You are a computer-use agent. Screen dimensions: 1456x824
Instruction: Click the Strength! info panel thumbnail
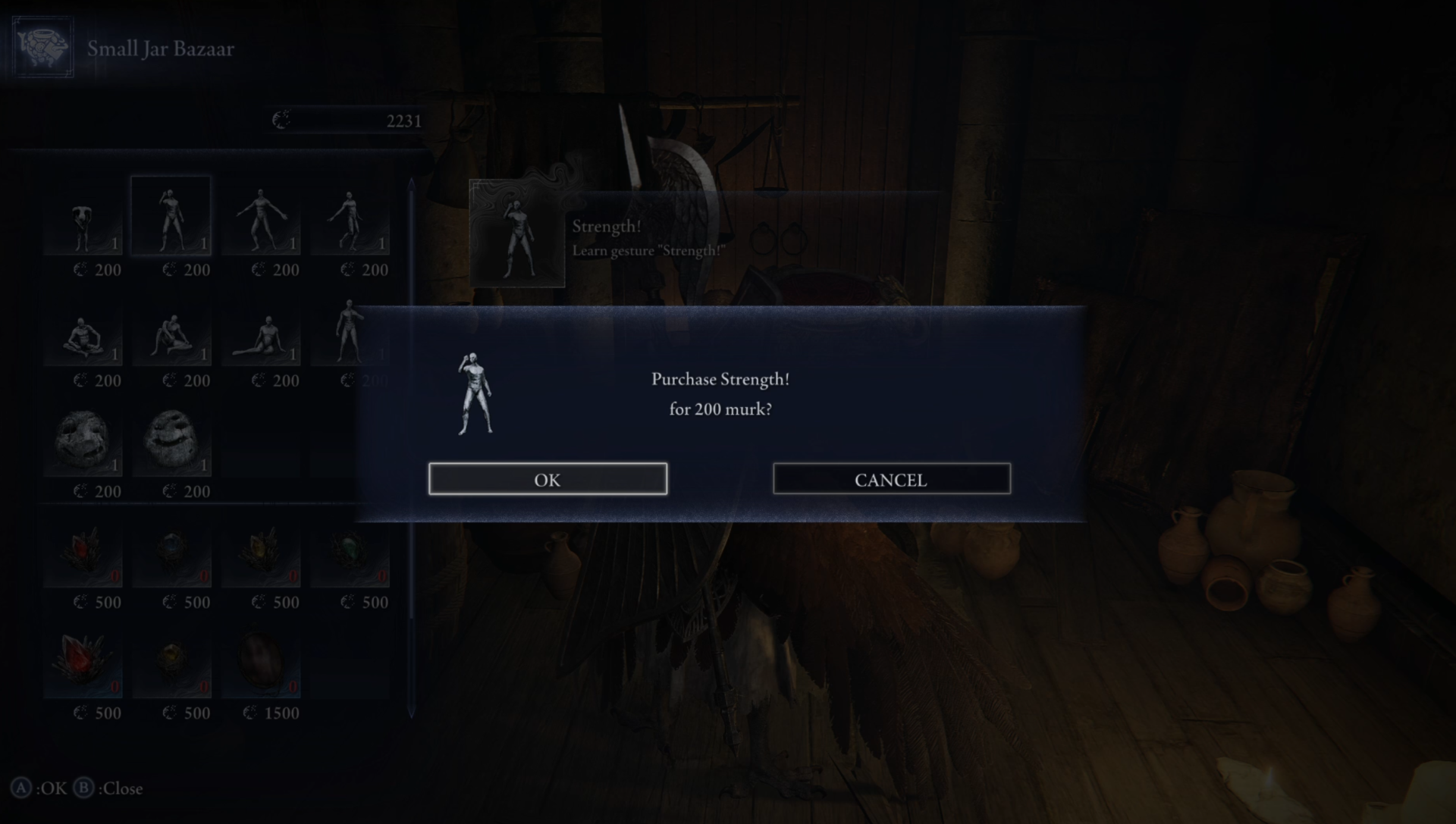tap(516, 233)
